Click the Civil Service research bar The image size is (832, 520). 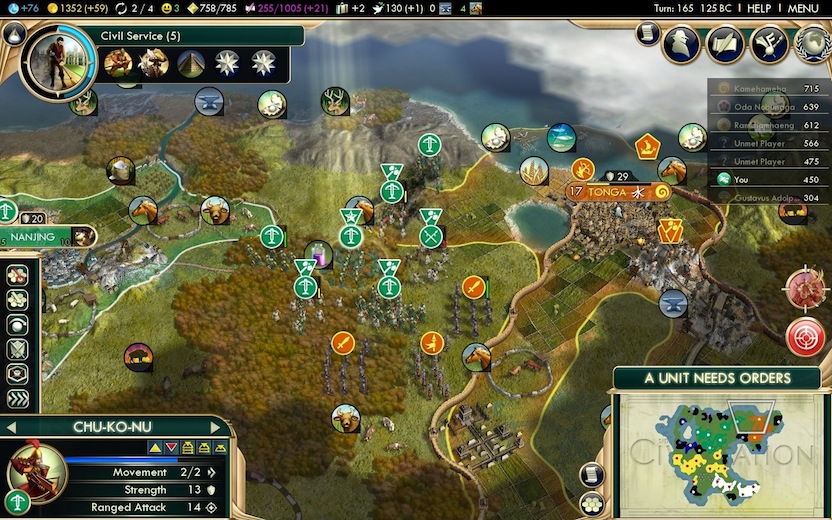(x=190, y=36)
